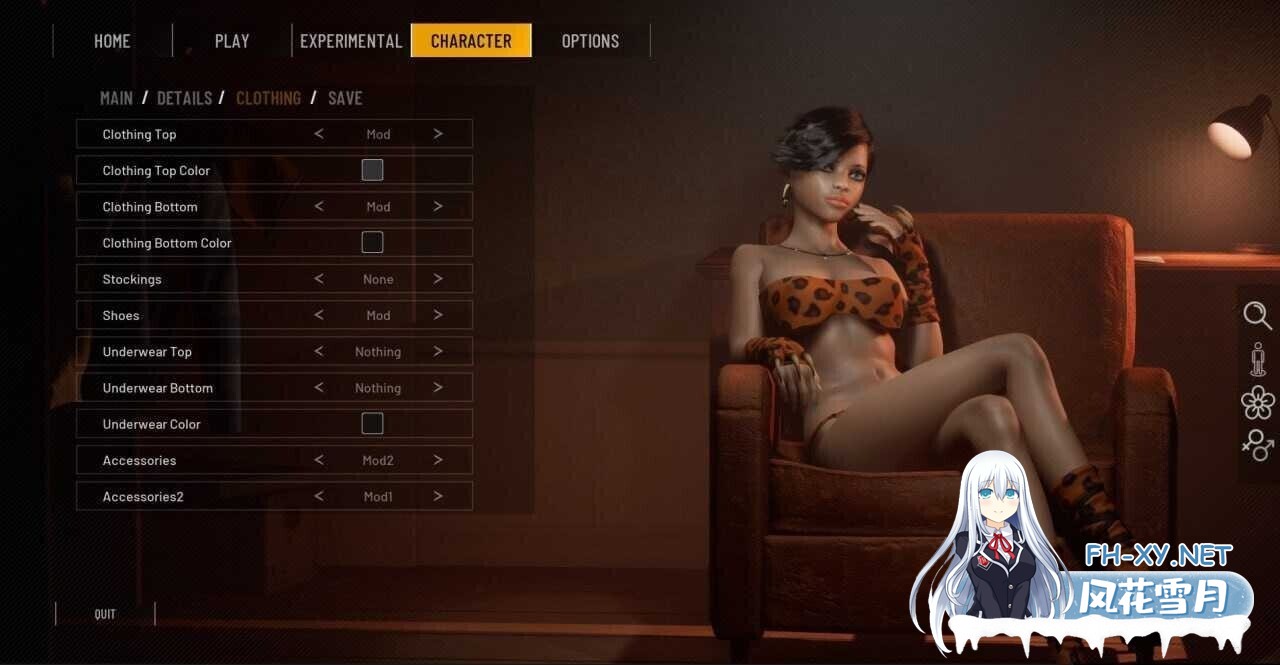Click the gender symbols icon
1280x665 pixels.
1257,444
